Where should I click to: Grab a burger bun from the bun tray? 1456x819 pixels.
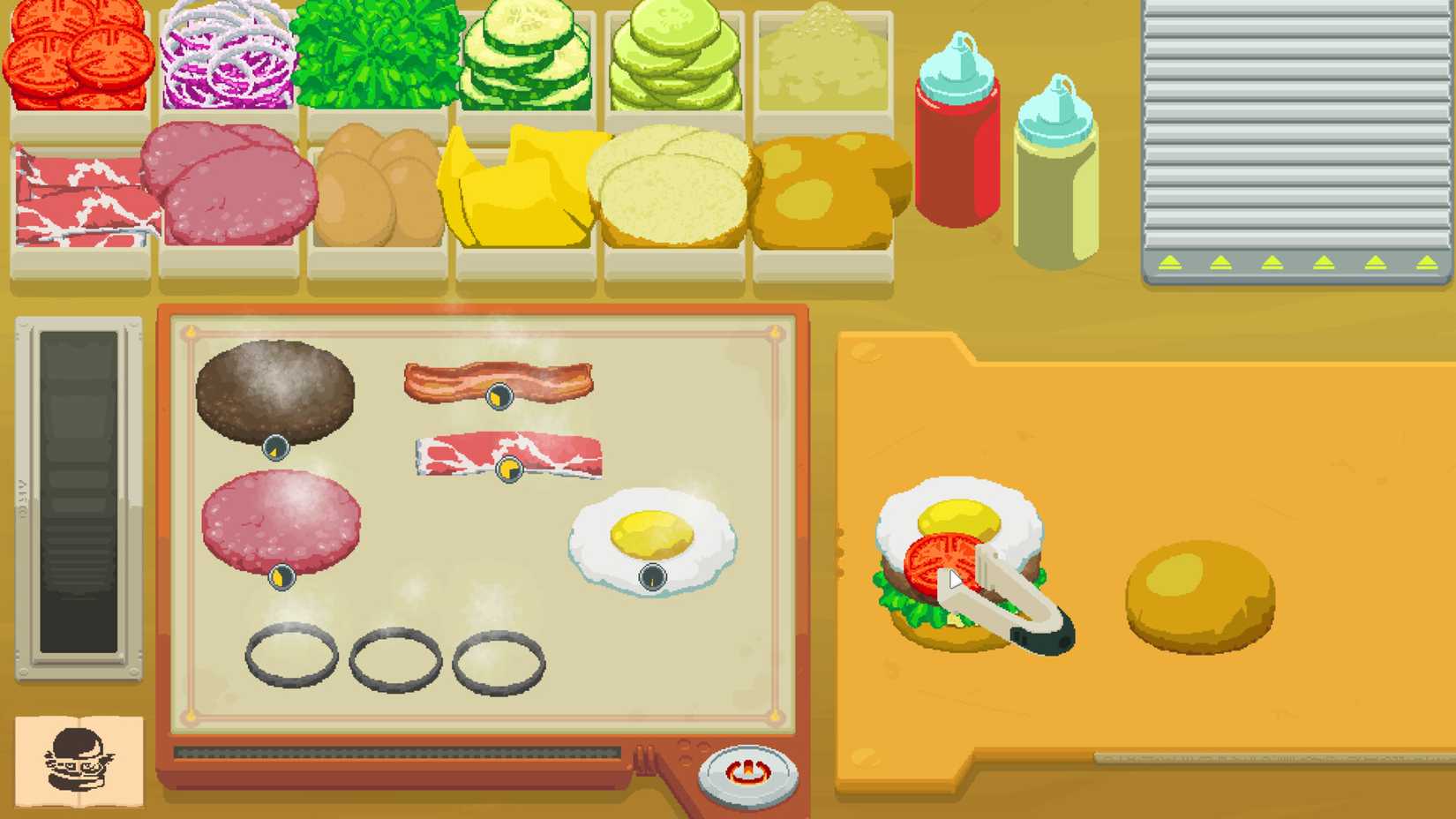pyautogui.click(x=821, y=185)
